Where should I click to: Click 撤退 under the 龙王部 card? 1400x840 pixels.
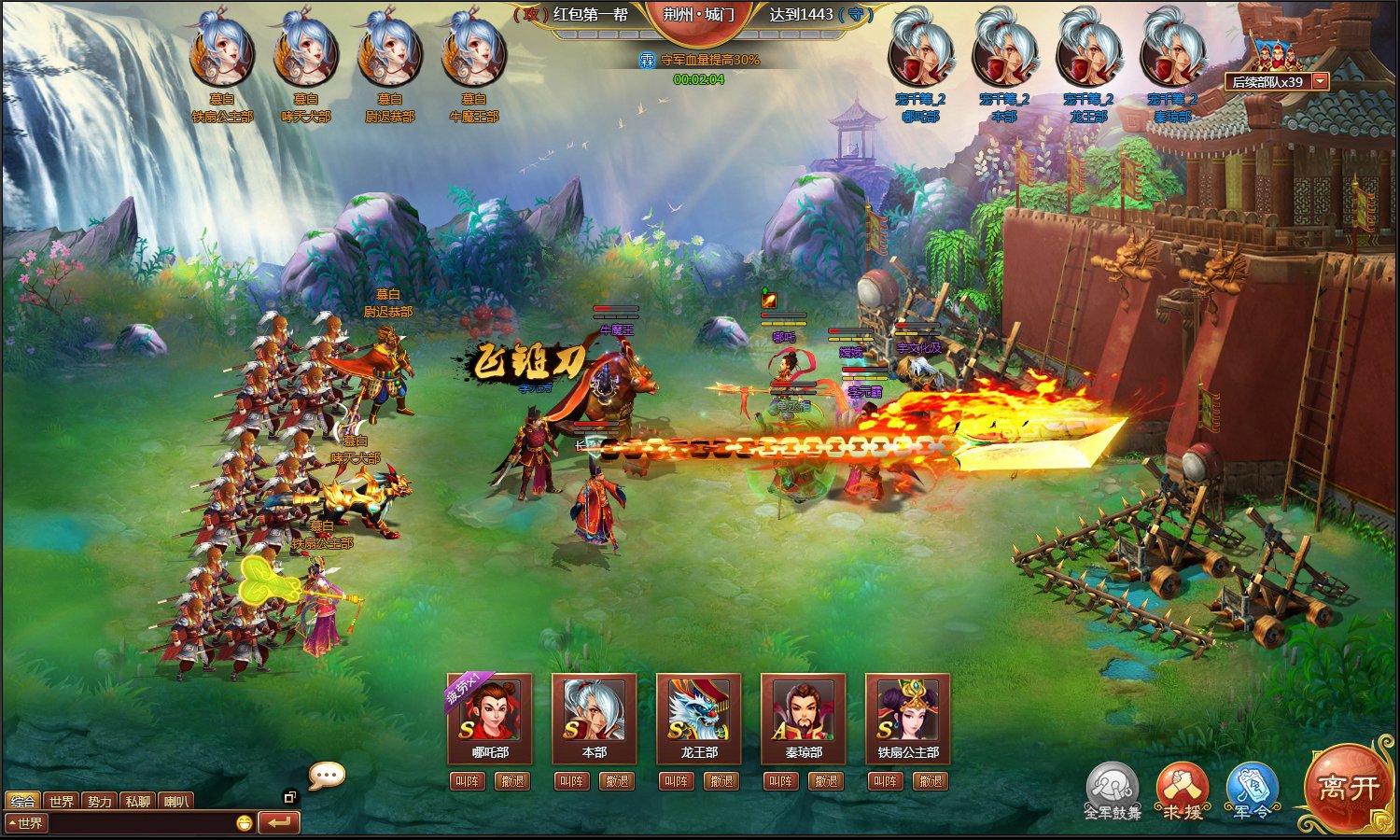pyautogui.click(x=721, y=781)
